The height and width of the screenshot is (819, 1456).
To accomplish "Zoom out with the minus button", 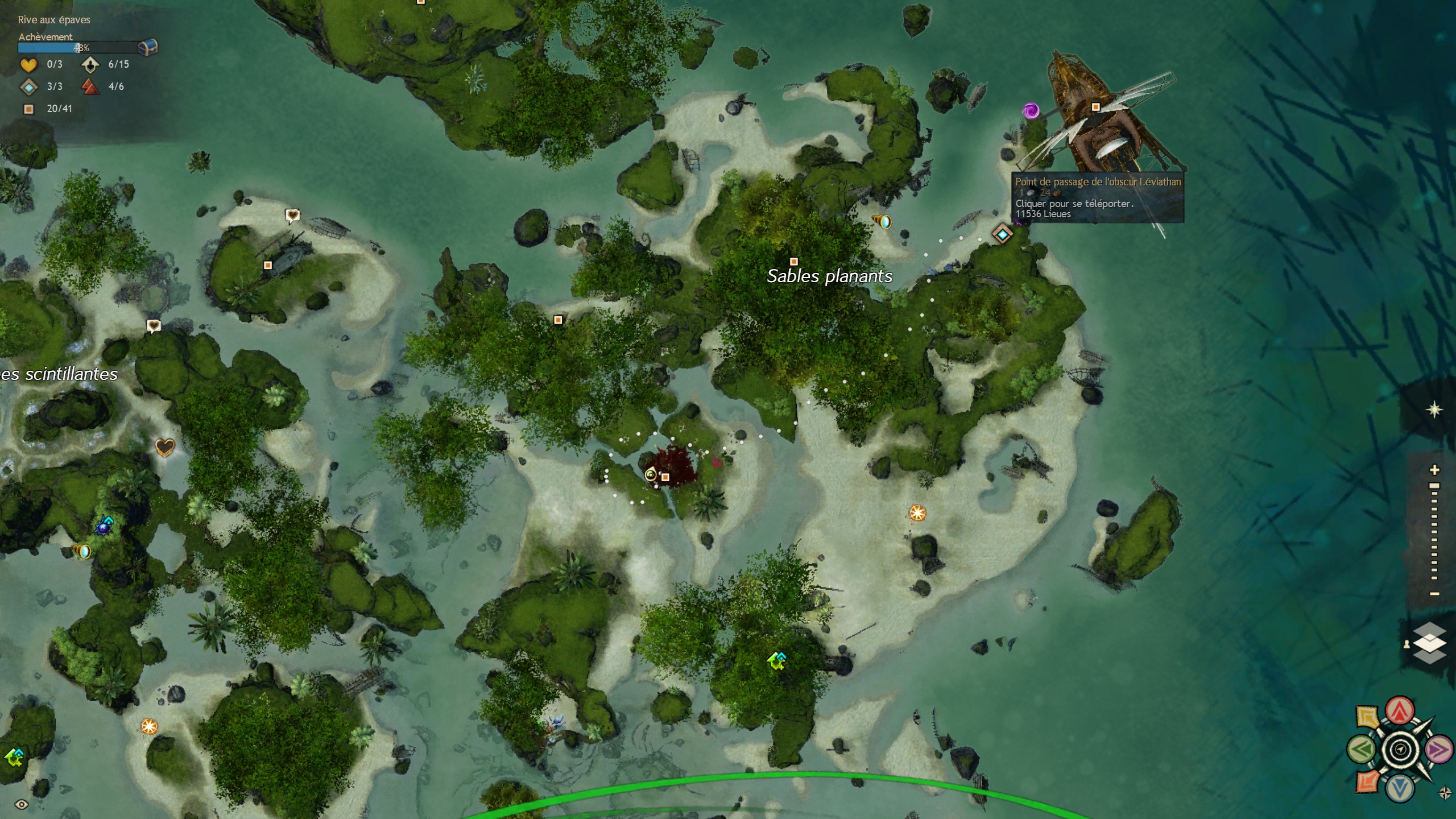I will [x=1434, y=594].
